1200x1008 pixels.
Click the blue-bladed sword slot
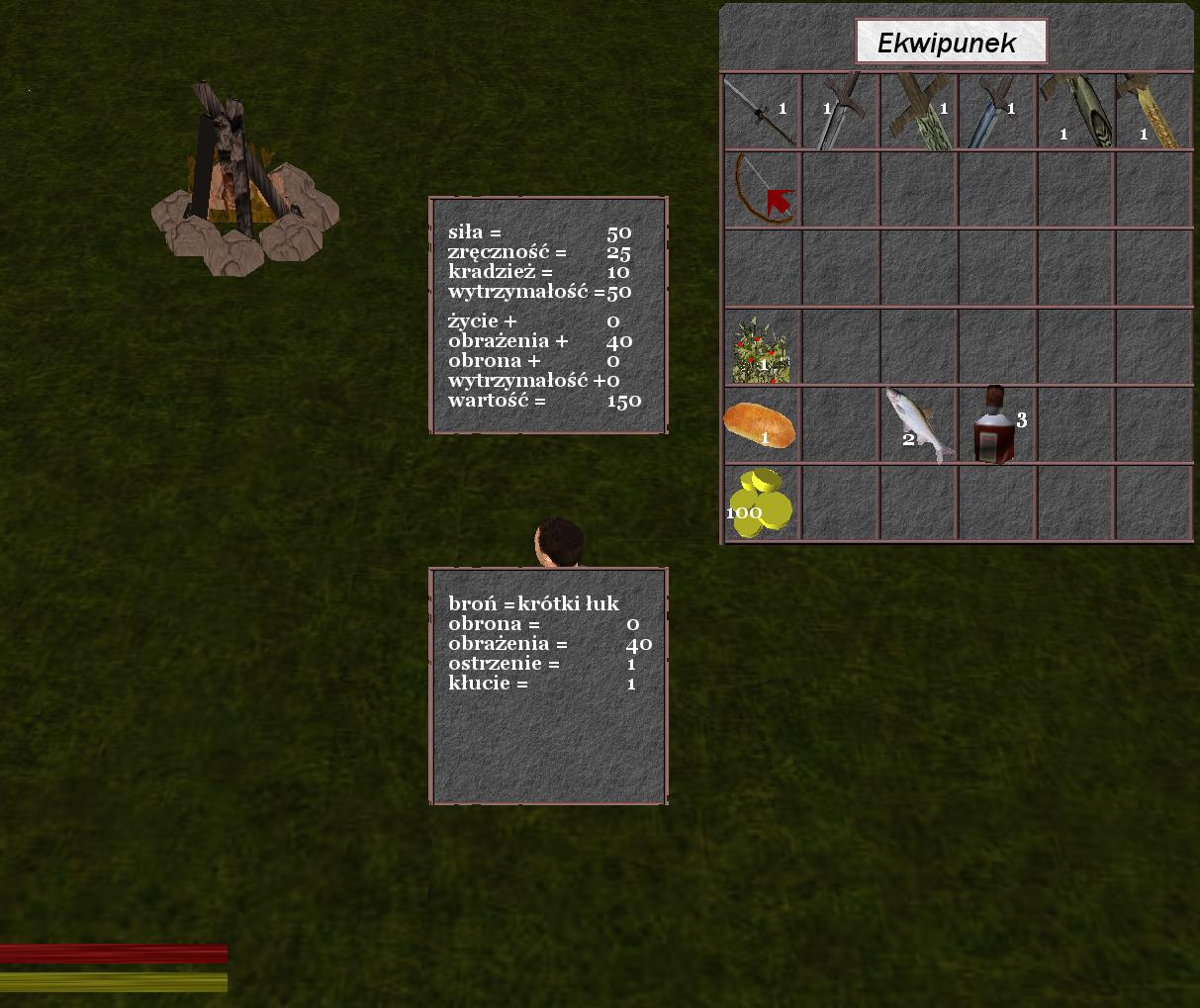click(x=996, y=112)
